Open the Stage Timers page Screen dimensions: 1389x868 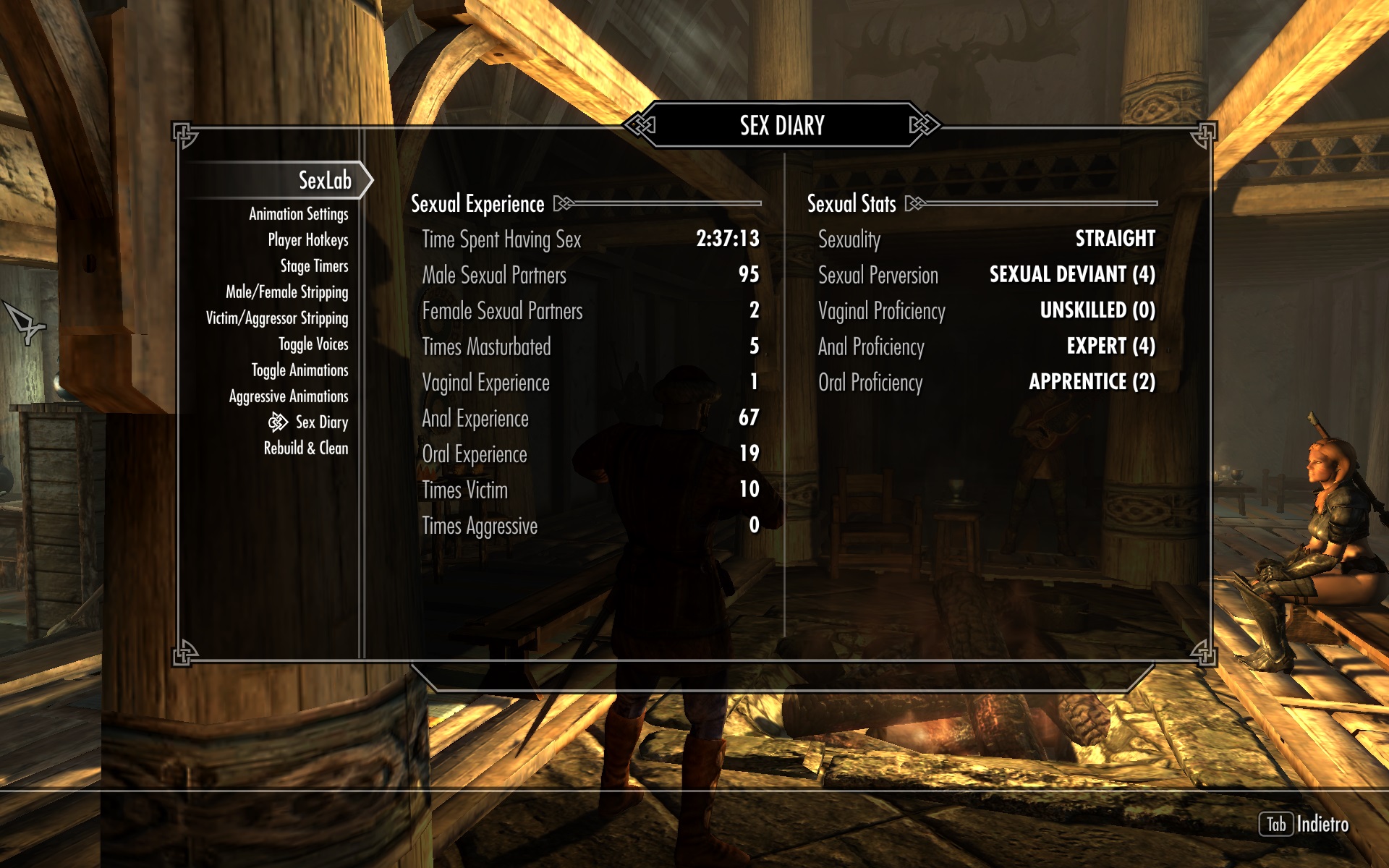[314, 266]
